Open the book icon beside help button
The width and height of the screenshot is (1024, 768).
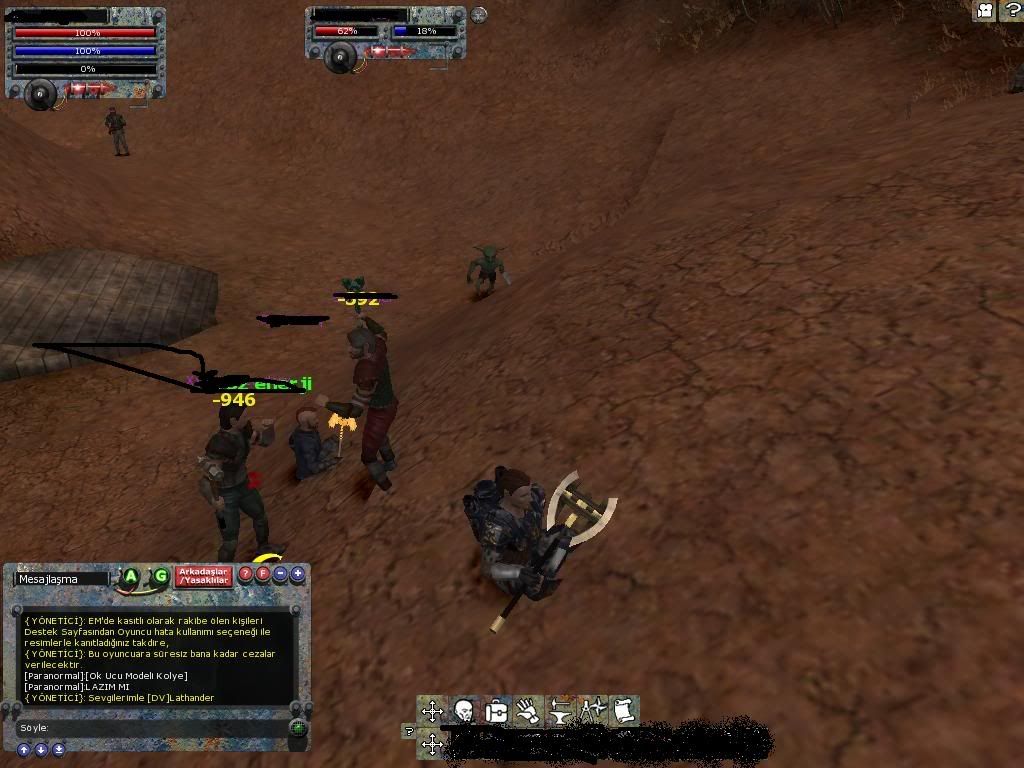[x=986, y=11]
